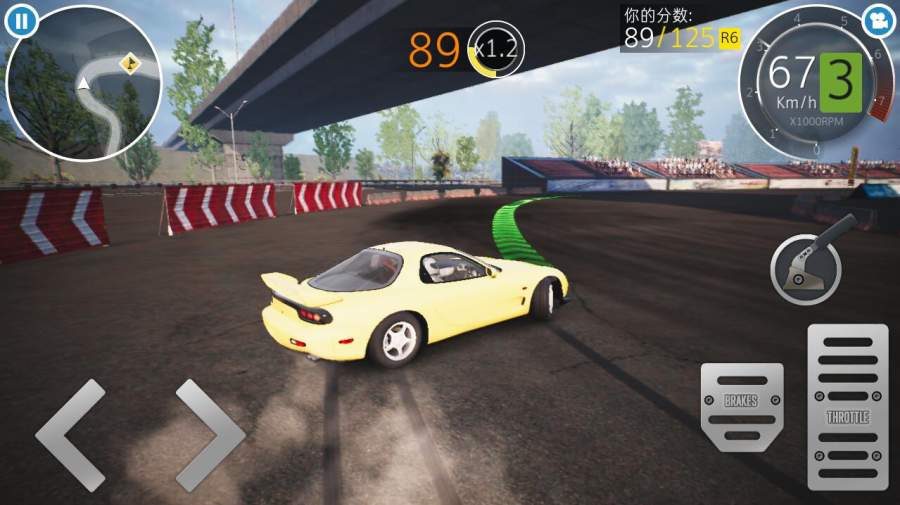Viewport: 900px width, 505px height.
Task: Steer right with the right arrow
Action: (x=209, y=435)
